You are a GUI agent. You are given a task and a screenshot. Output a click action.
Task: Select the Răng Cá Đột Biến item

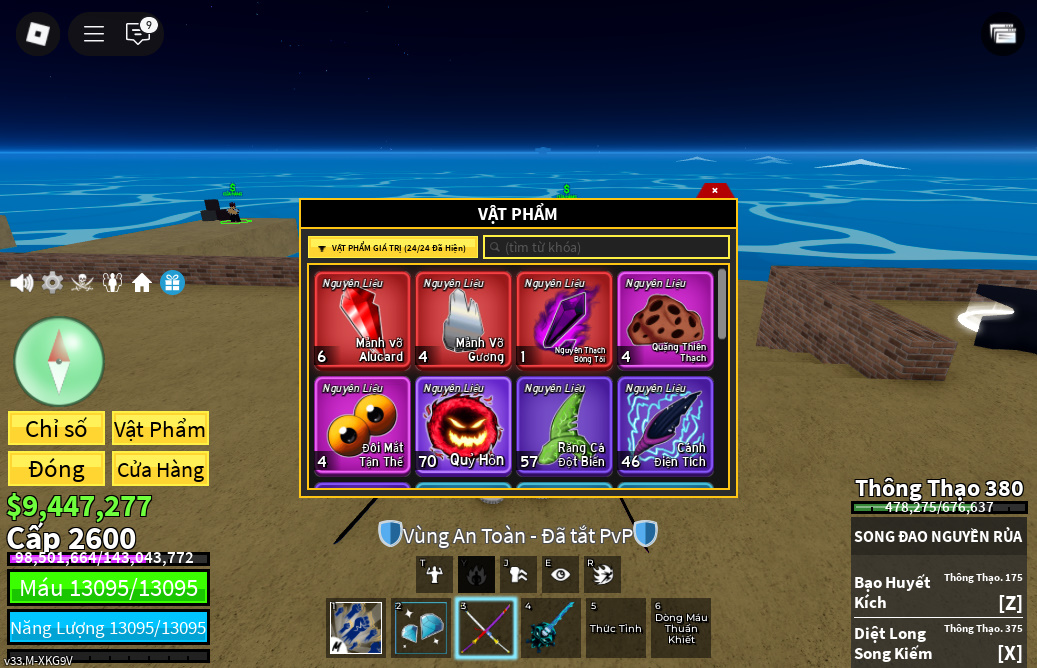click(564, 424)
